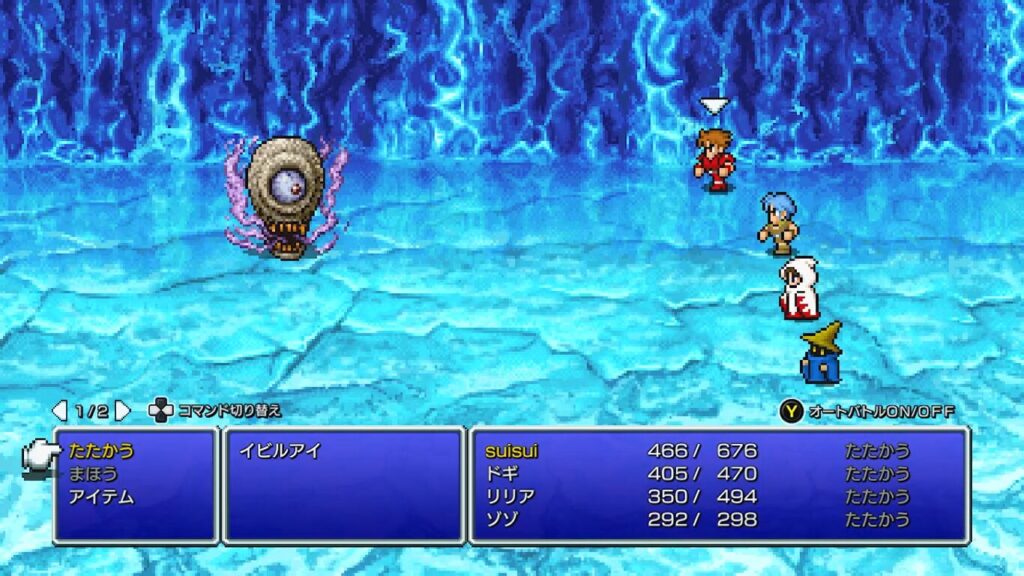This screenshot has width=1024, height=576.
Task: Go to the previous command page arrow
Action: click(x=60, y=410)
